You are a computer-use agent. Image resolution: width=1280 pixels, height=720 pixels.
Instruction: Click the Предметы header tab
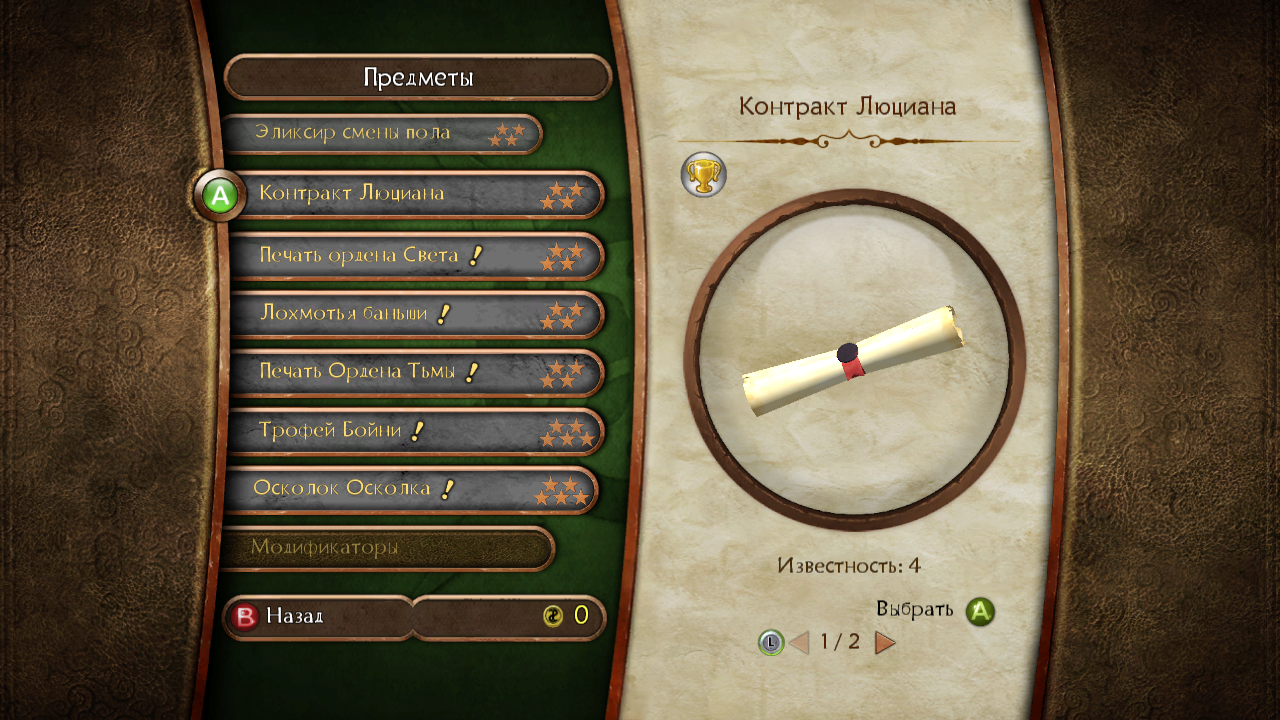click(417, 78)
